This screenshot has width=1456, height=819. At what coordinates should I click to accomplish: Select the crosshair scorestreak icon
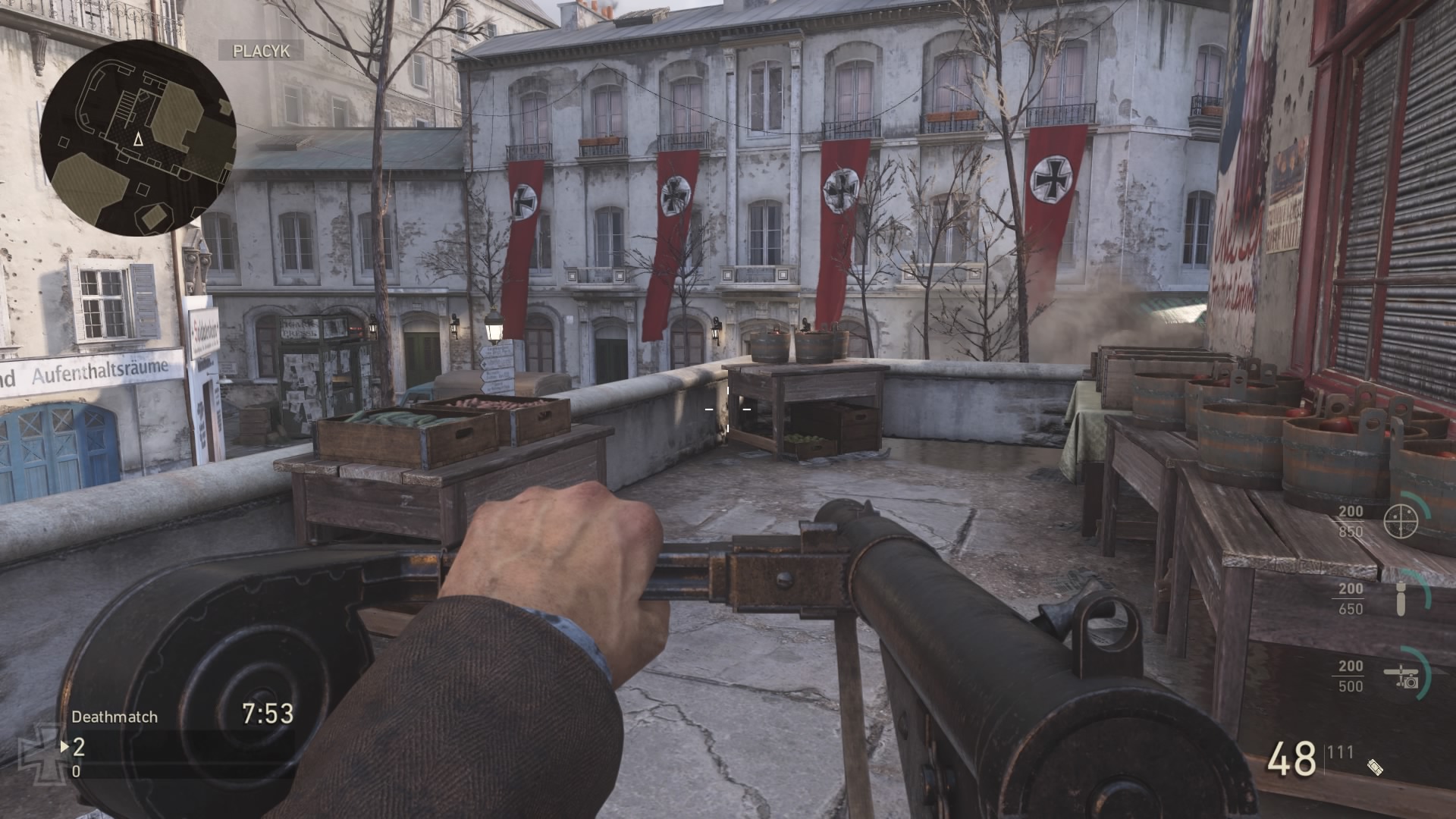click(1401, 520)
